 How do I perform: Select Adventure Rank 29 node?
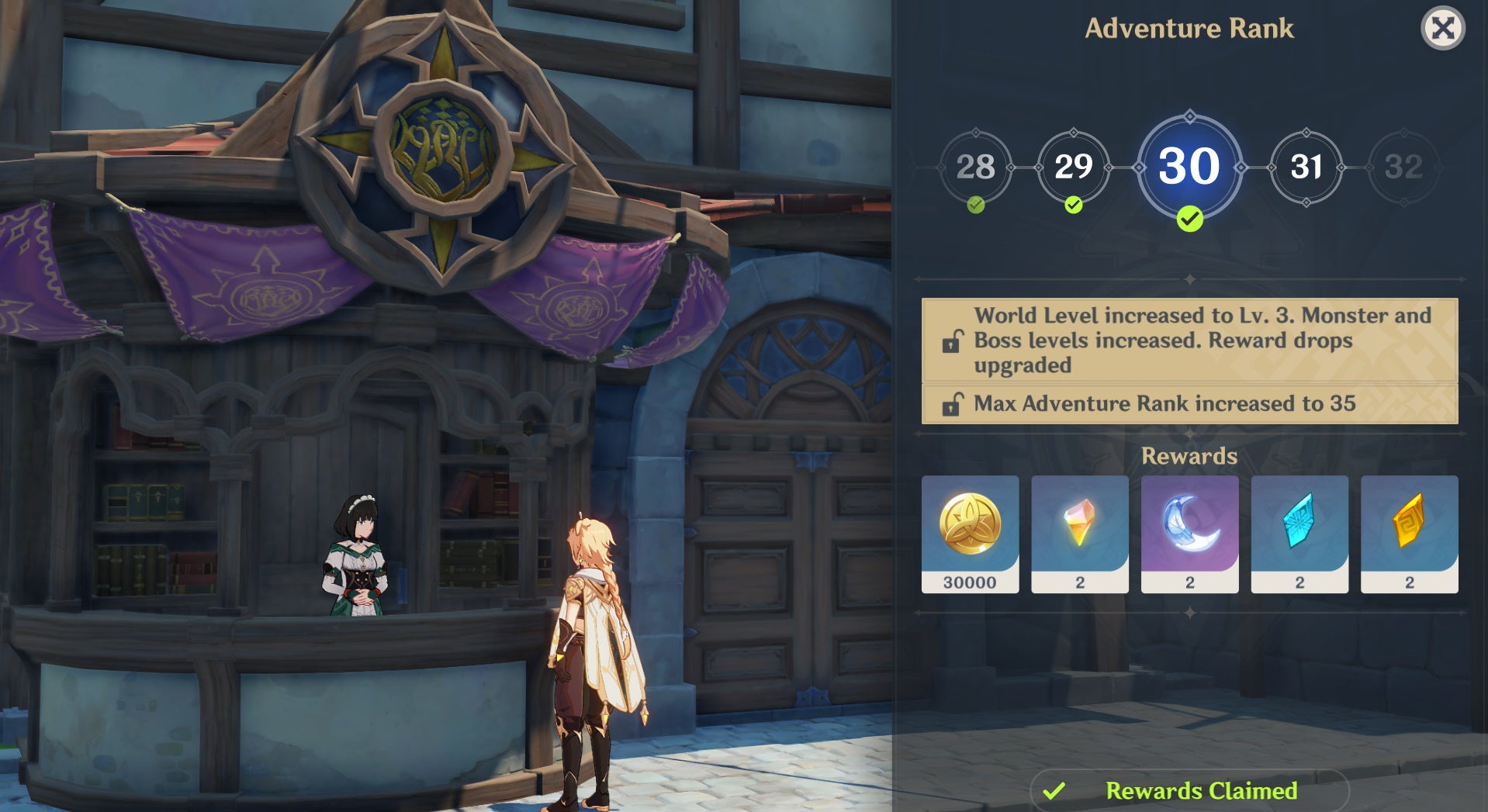(x=1073, y=167)
